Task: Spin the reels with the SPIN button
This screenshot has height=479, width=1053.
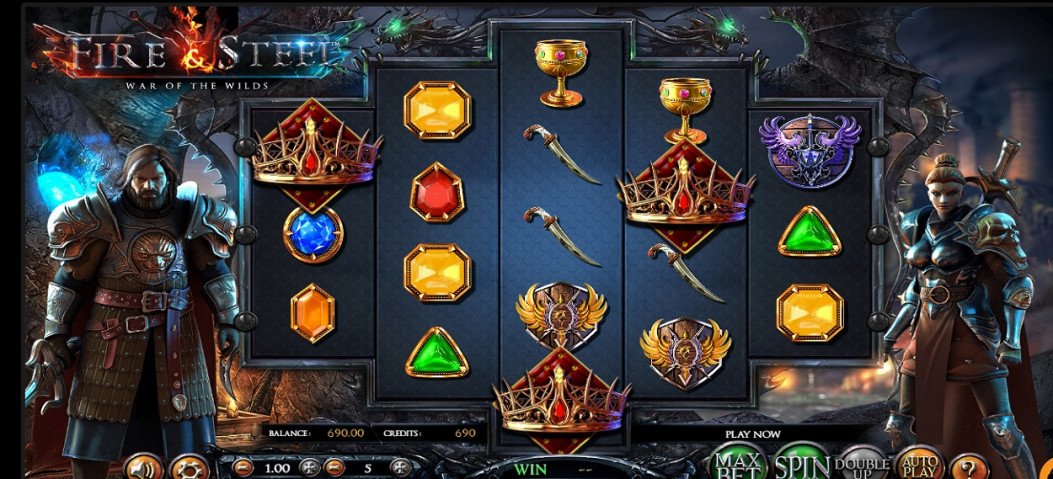Action: pyautogui.click(x=802, y=464)
